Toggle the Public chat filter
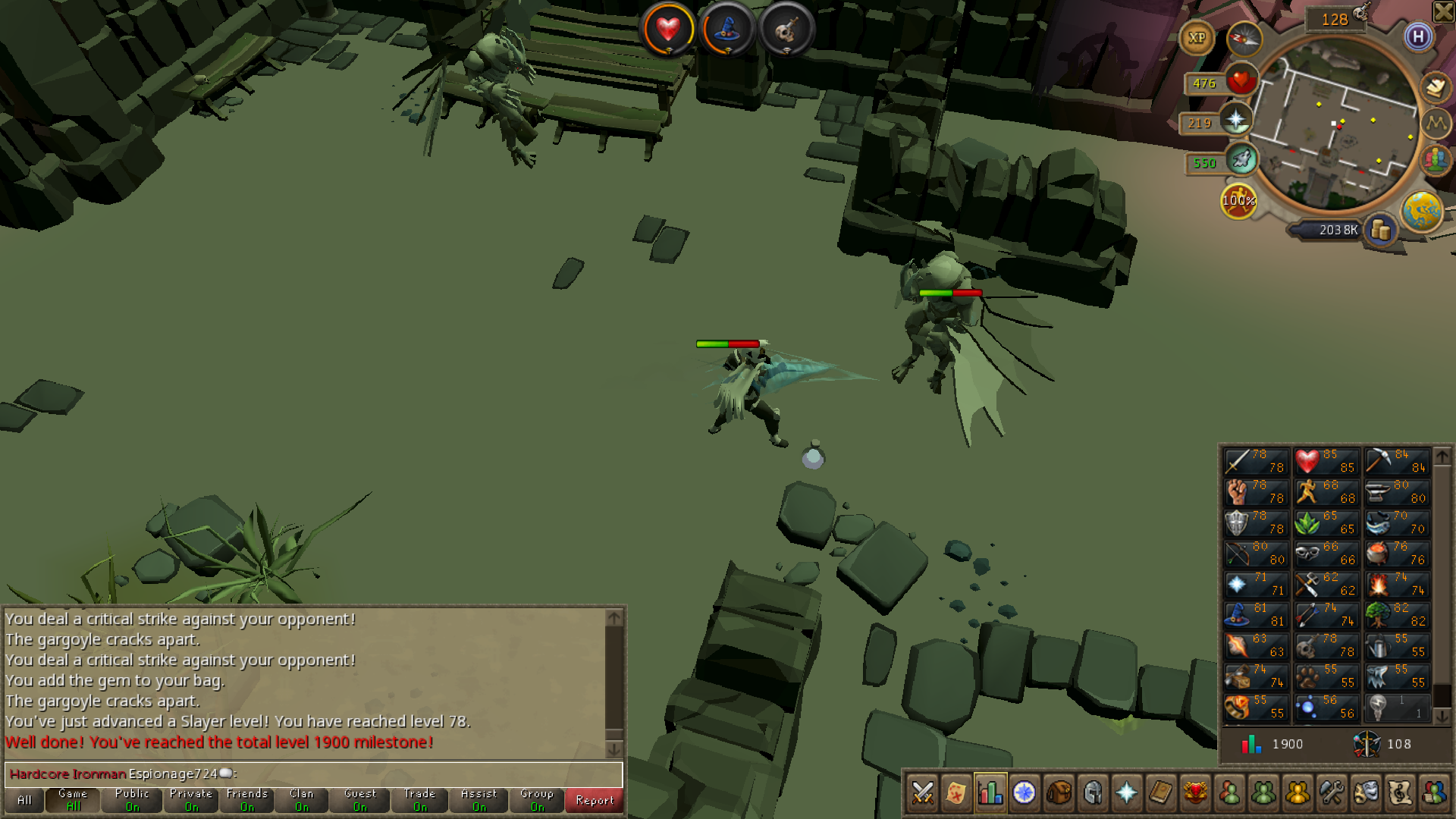 point(132,800)
